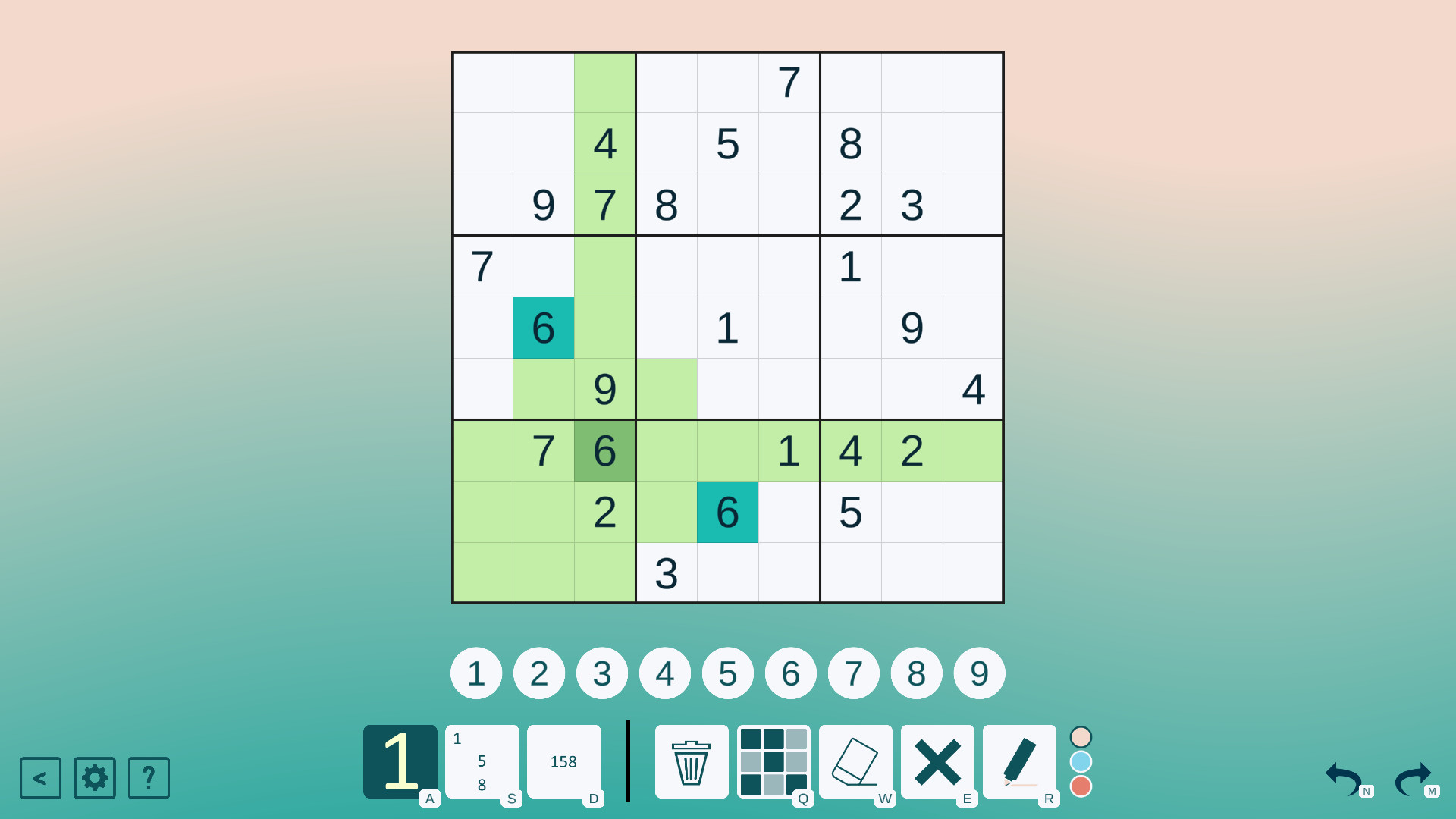This screenshot has width=1456, height=819.
Task: Select the pencil highlighting tool
Action: [1021, 762]
